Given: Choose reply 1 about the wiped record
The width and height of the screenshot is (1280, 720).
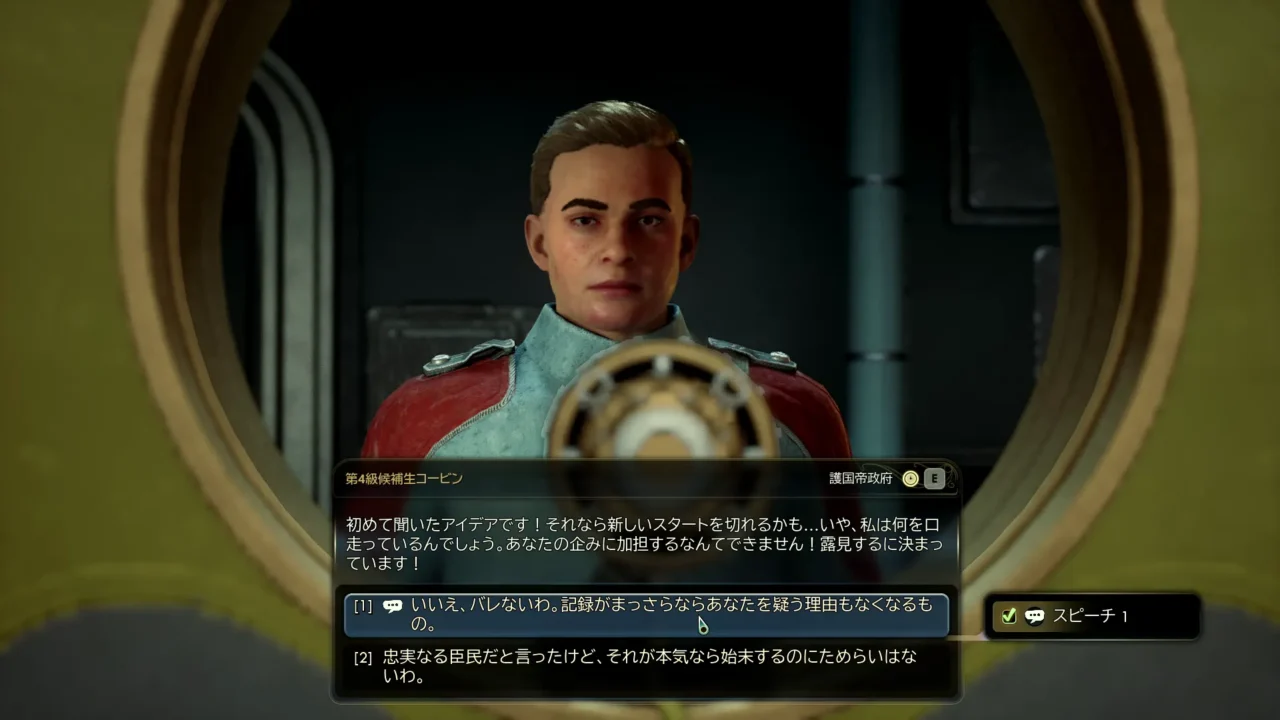Looking at the screenshot, I should coord(646,615).
